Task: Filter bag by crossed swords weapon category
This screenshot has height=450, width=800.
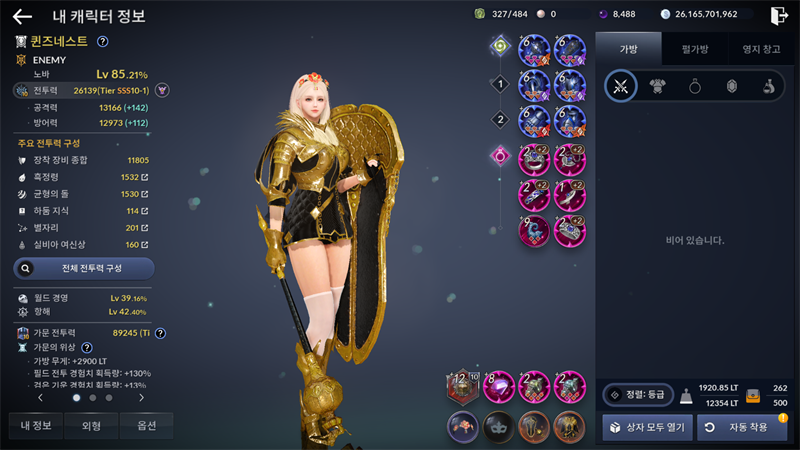Action: pyautogui.click(x=621, y=86)
